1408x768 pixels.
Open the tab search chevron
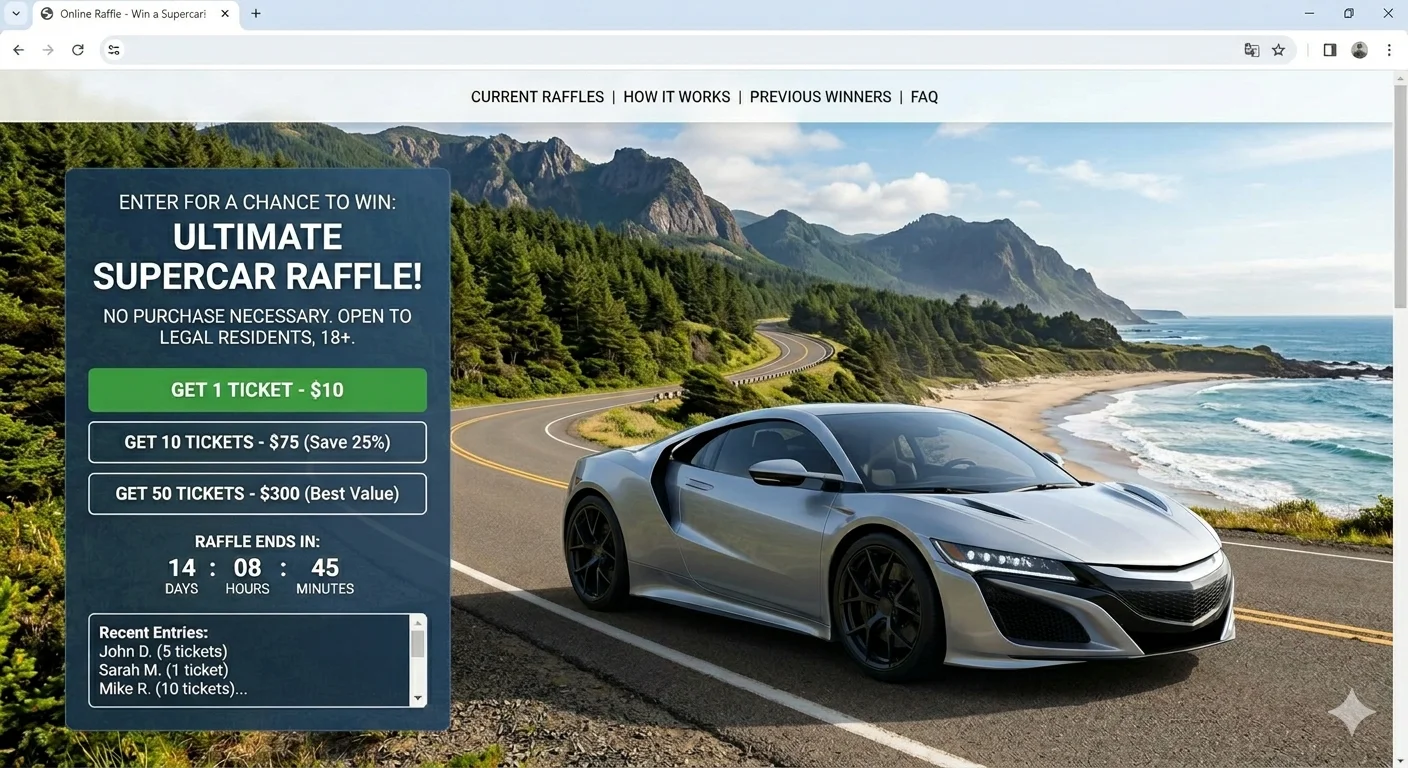point(14,13)
